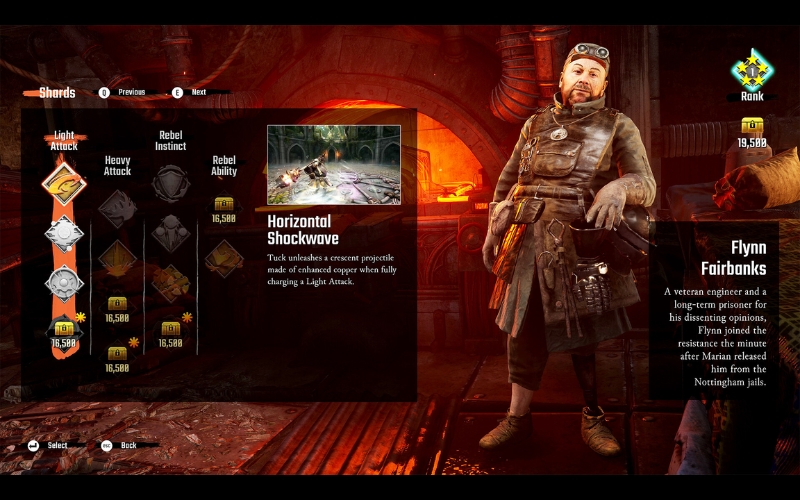Open the Light Attack shard column
800x500 pixels.
click(64, 141)
